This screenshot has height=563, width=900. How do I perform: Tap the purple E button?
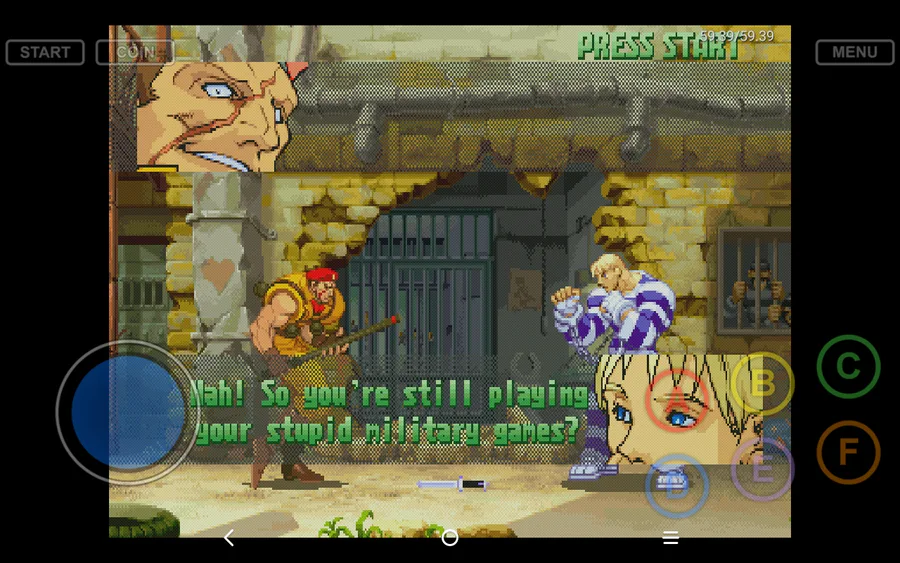click(x=762, y=469)
